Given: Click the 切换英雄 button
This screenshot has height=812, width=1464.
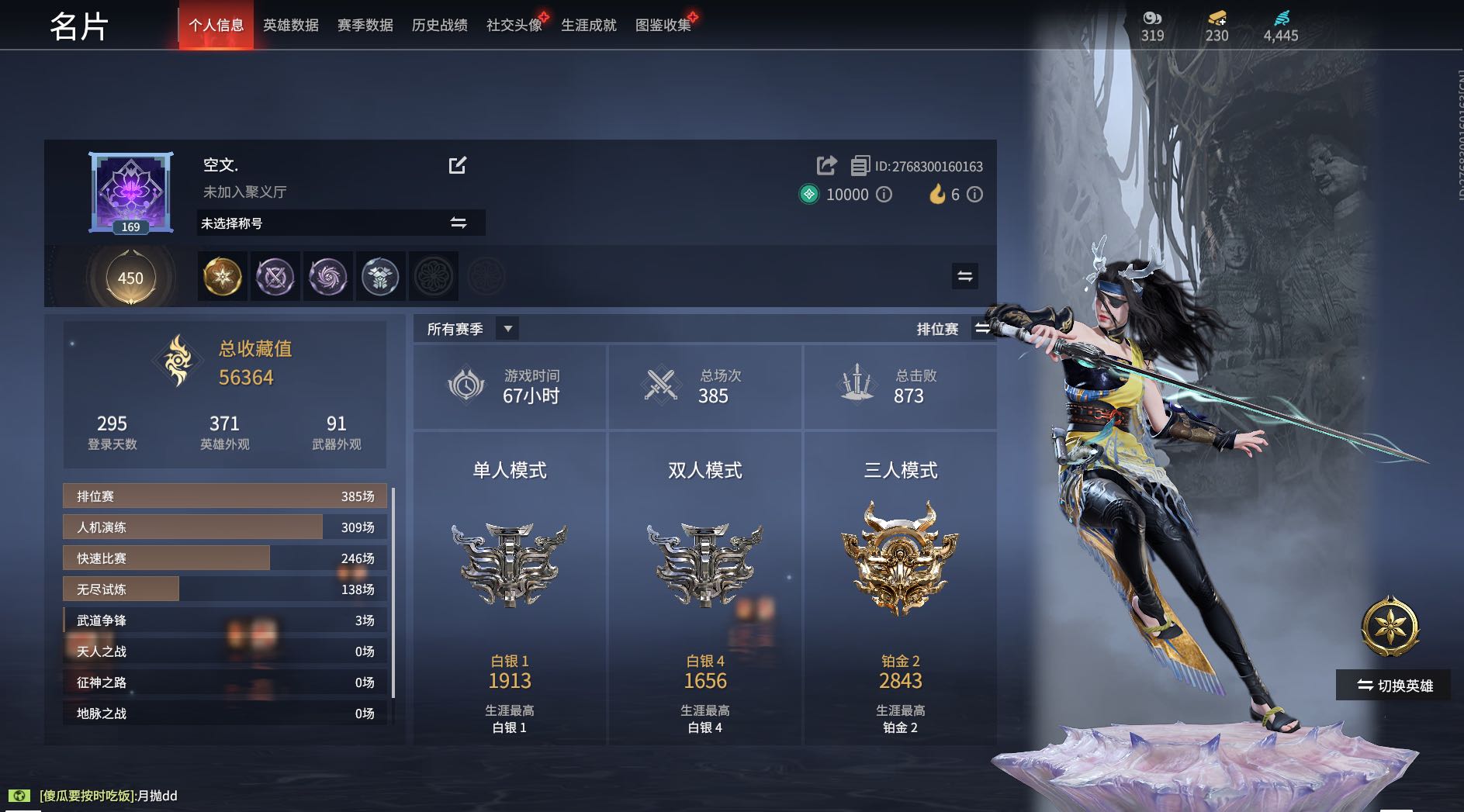Looking at the screenshot, I should tap(1393, 686).
